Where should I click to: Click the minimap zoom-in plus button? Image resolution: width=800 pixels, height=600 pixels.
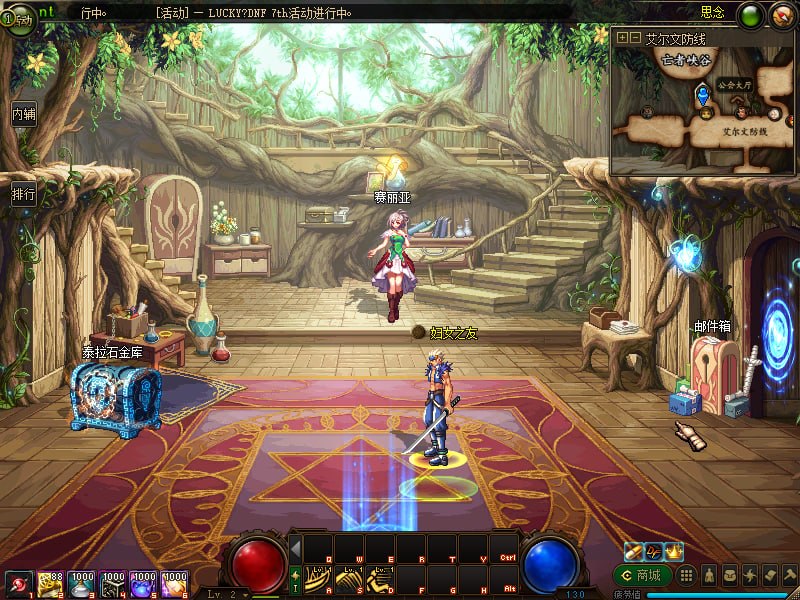(x=622, y=37)
